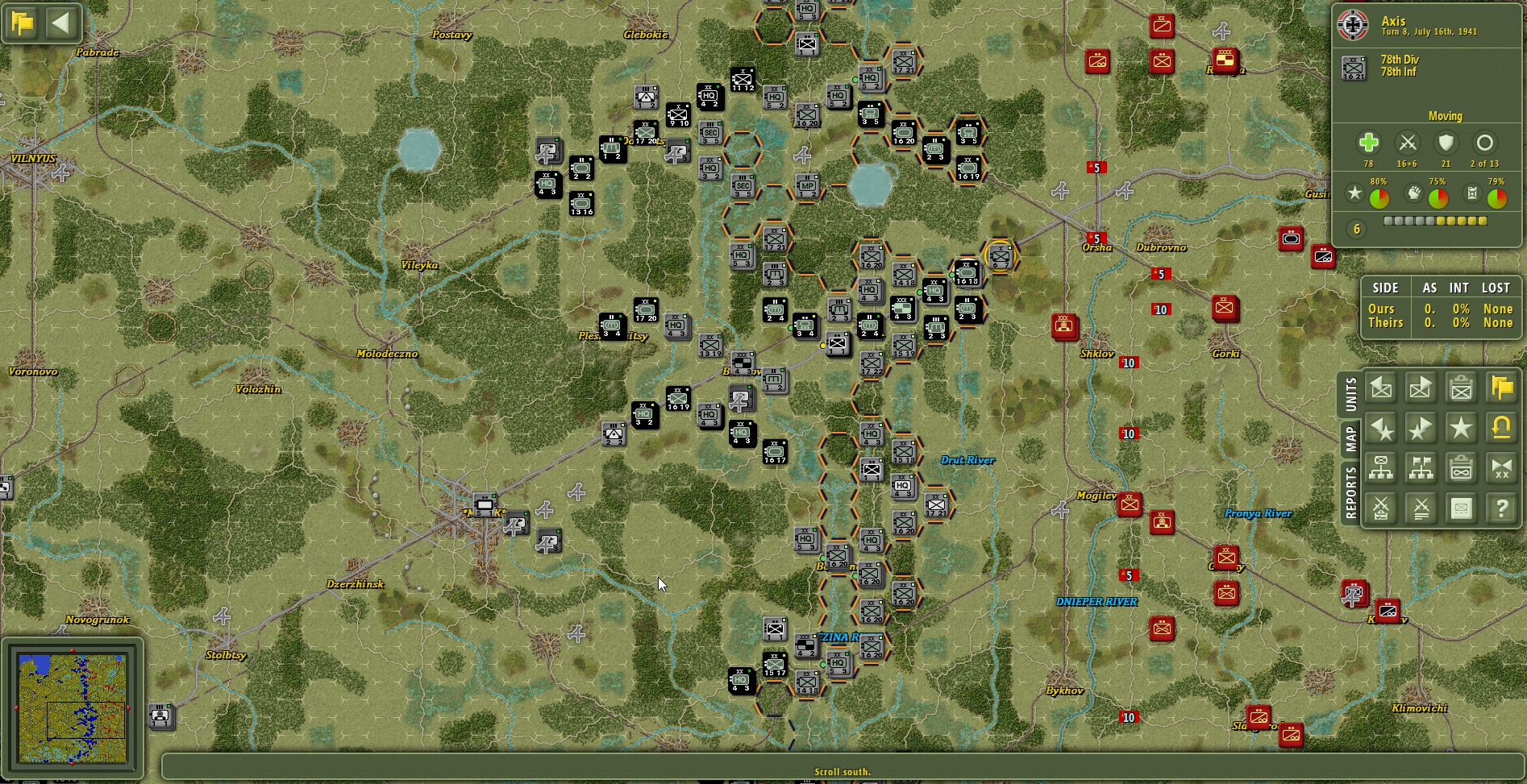Open the unit report clipboard icon
This screenshot has width=1527, height=784.
pos(1462,388)
